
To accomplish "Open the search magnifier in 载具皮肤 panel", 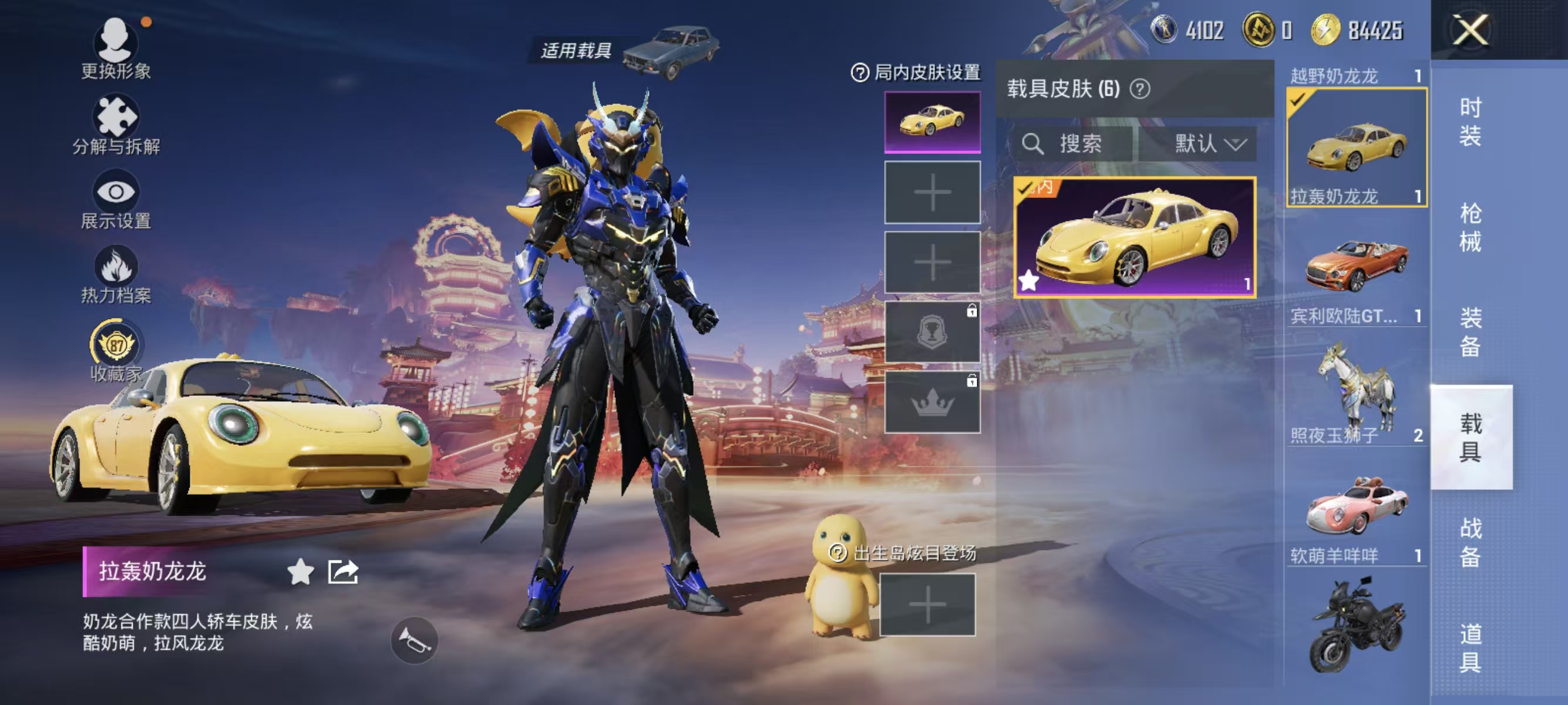I will click(1035, 145).
